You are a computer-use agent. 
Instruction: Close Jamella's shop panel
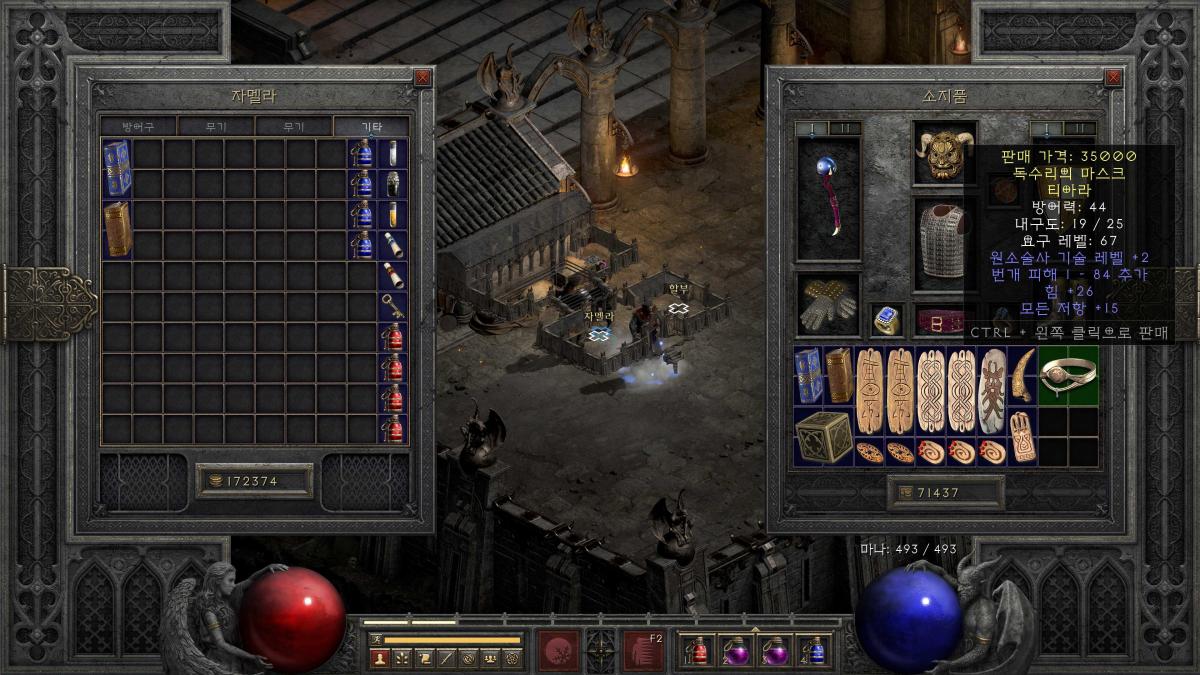pos(423,77)
